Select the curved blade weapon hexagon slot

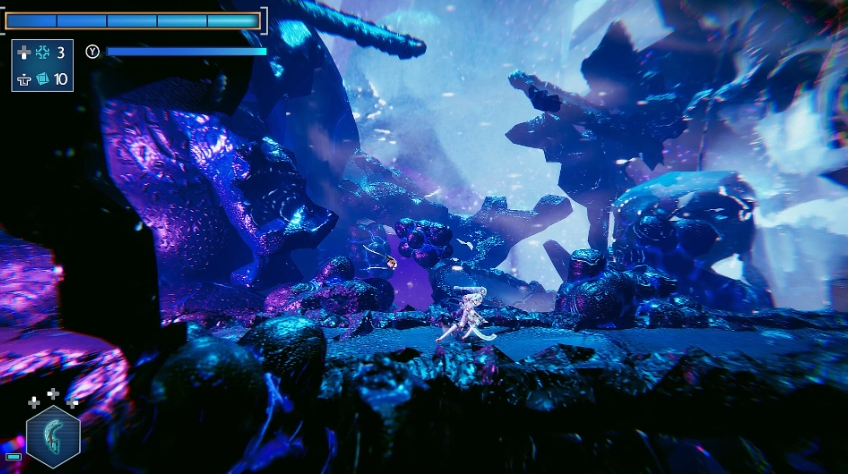click(52, 437)
